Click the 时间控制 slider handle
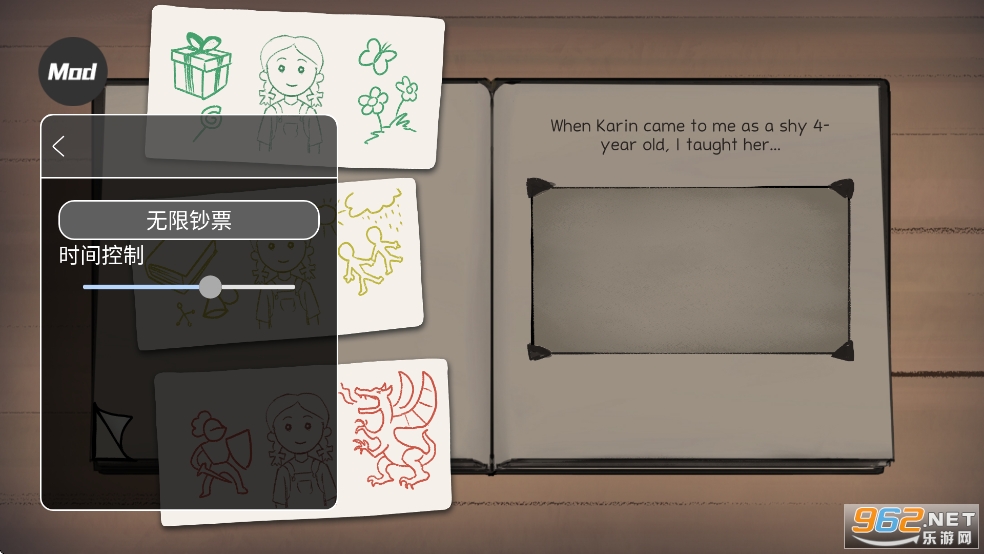This screenshot has width=984, height=554. pyautogui.click(x=210, y=287)
